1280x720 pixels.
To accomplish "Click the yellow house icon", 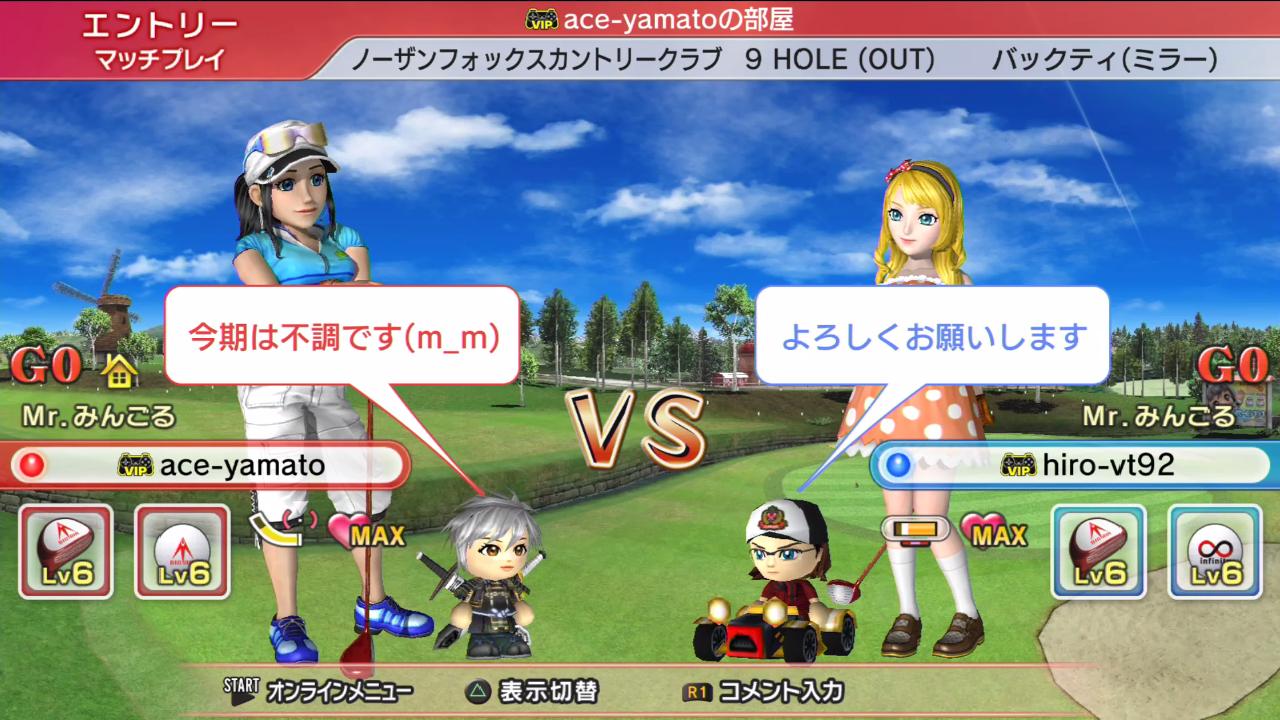I will click(120, 372).
